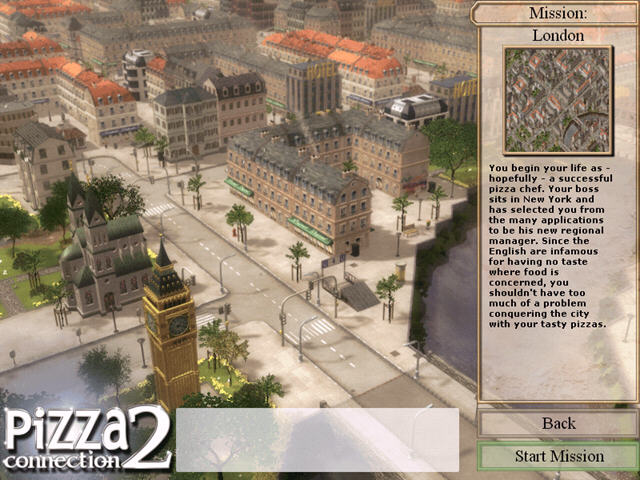Begin the game with Start Mission
Image resolution: width=640 pixels, height=480 pixels.
pos(558,457)
